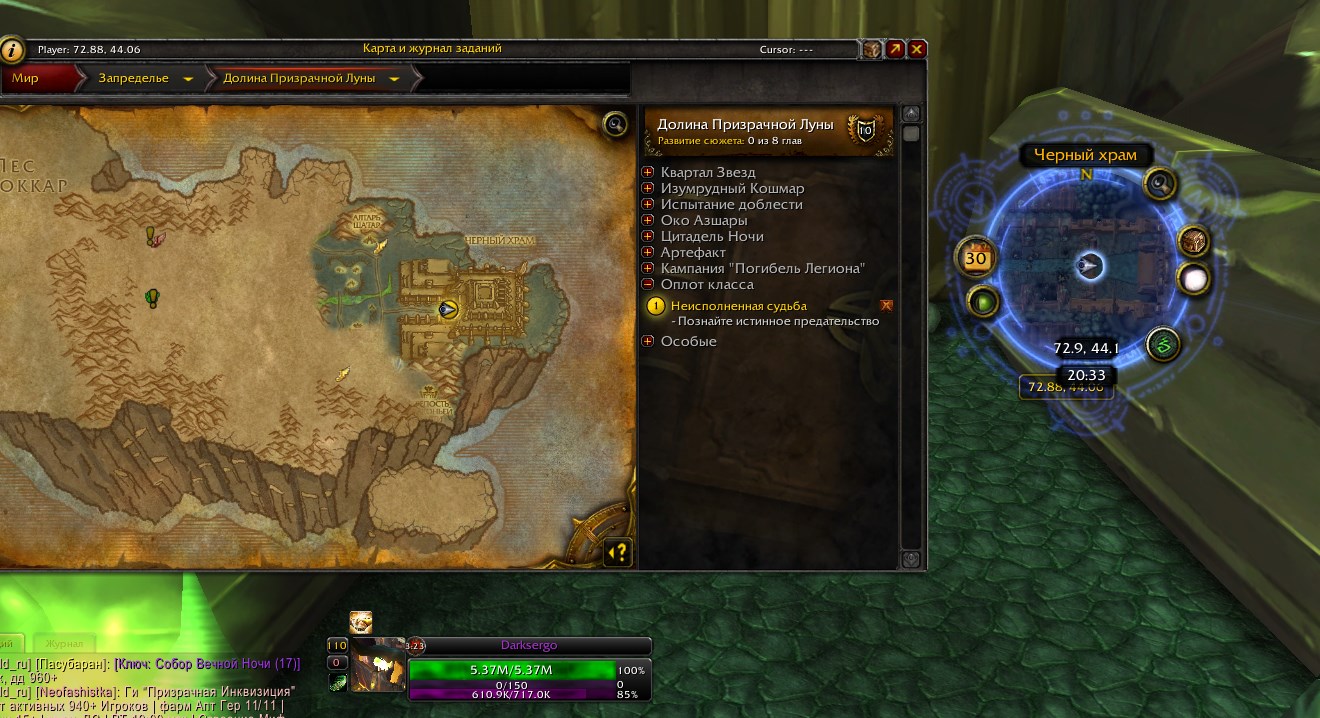Click the green rune minimap button

(x=1162, y=345)
